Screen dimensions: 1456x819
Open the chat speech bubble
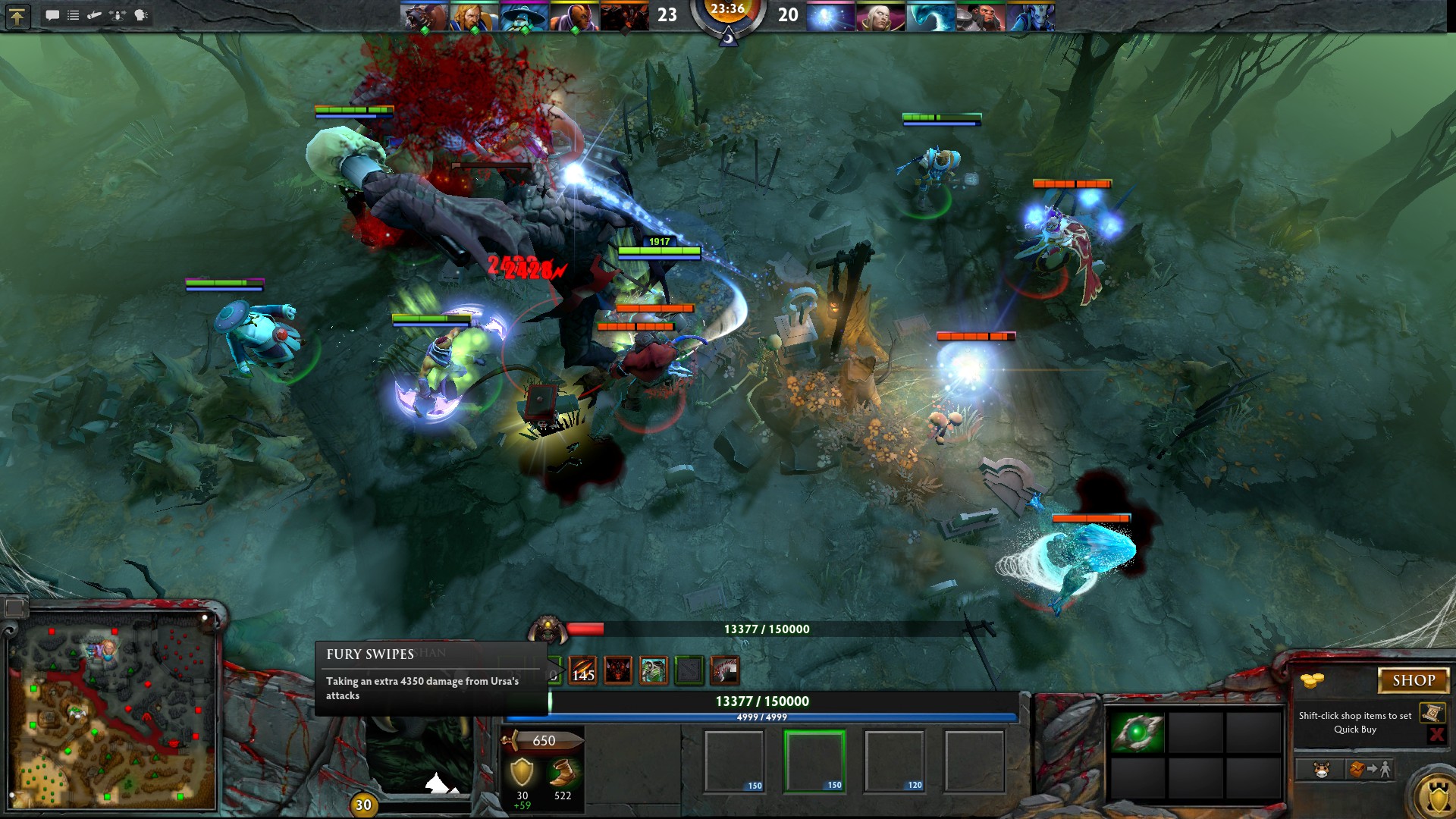coord(52,15)
